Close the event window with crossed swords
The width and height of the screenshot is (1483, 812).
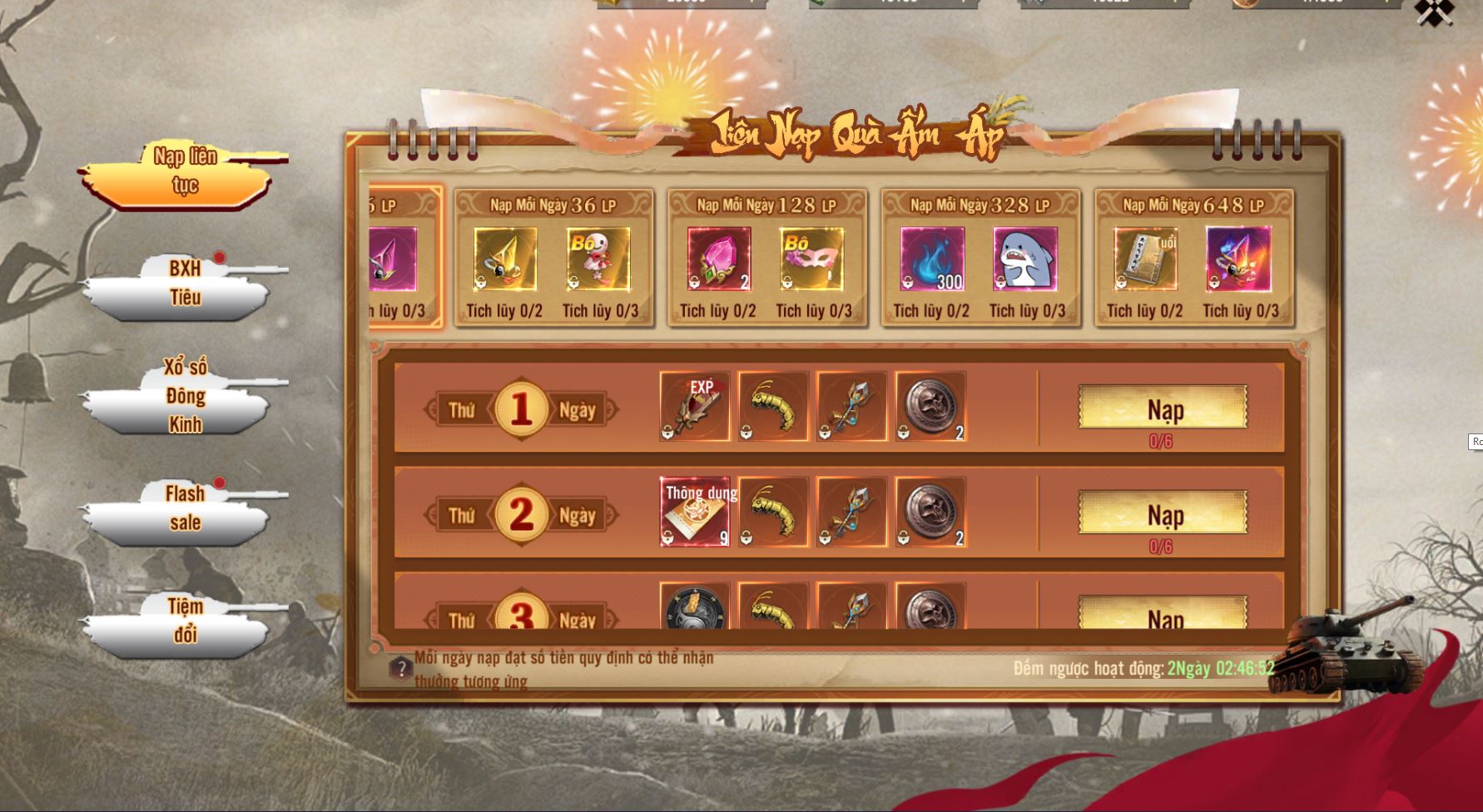[x=1434, y=12]
